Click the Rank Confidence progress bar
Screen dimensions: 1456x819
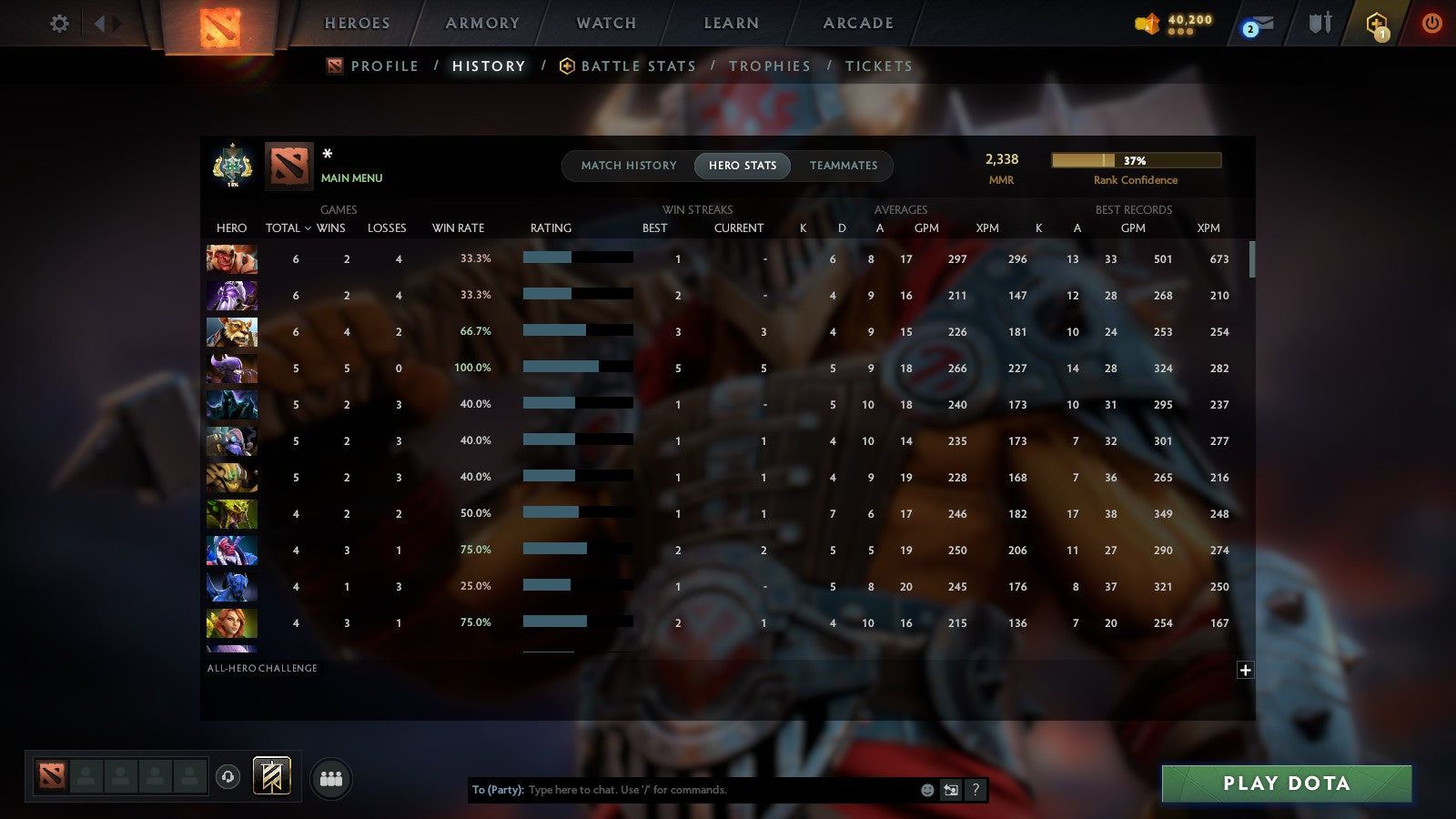[1136, 159]
